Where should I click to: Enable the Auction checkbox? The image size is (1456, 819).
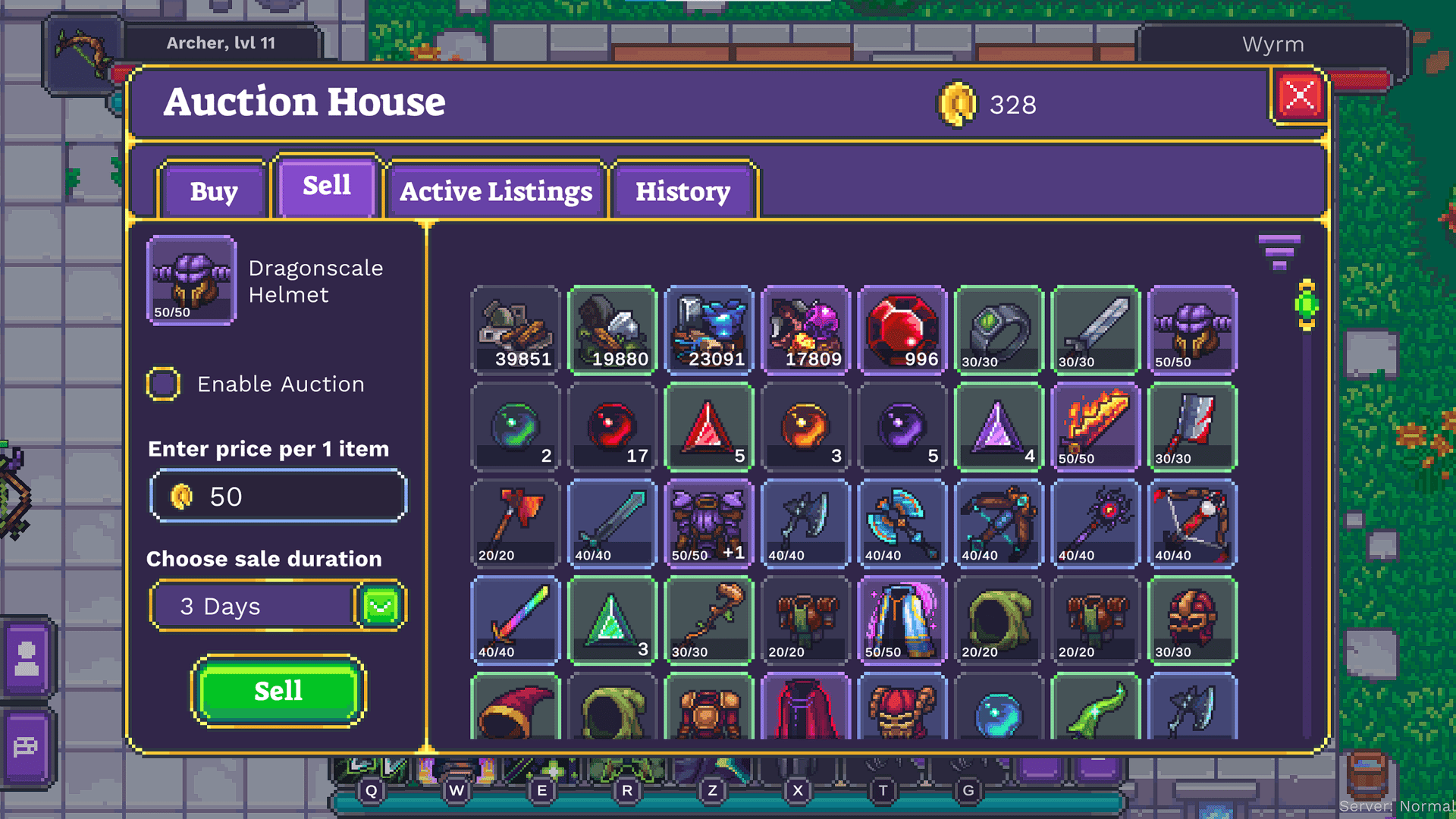click(x=165, y=383)
